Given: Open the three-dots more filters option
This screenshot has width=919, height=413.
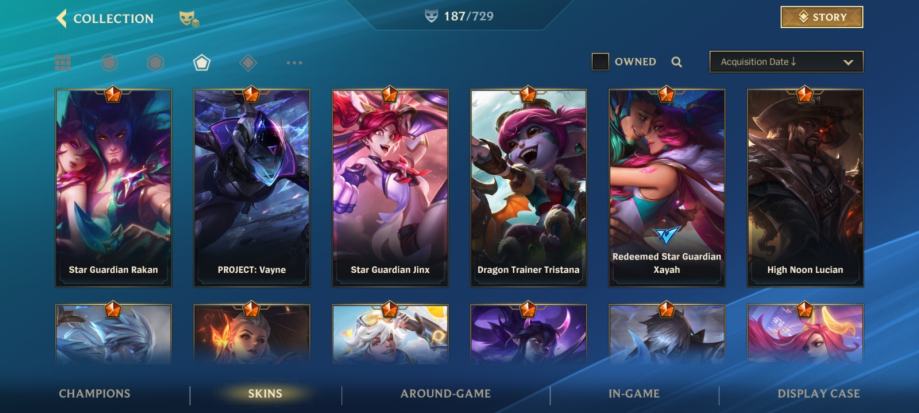Looking at the screenshot, I should point(294,63).
